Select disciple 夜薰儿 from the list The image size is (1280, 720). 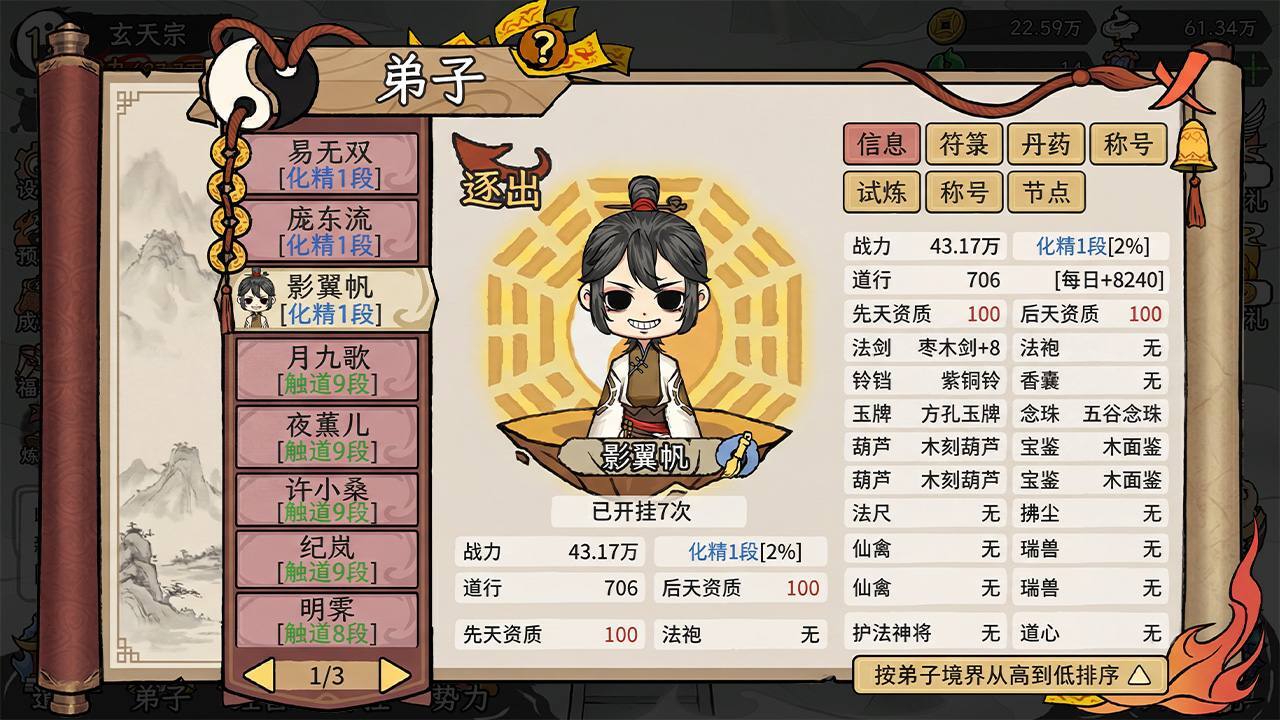pos(329,437)
